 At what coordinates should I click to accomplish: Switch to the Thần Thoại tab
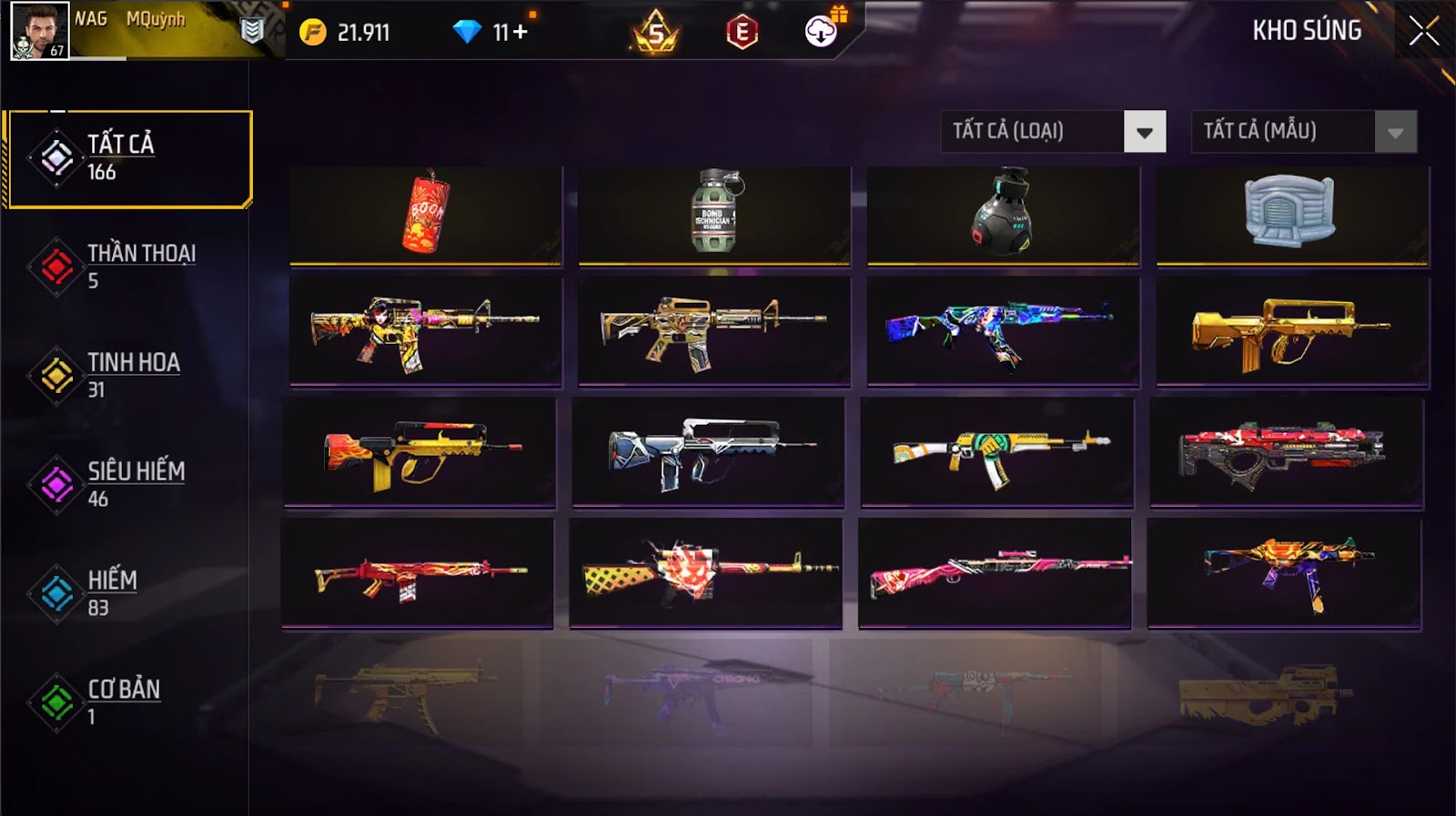[x=127, y=267]
